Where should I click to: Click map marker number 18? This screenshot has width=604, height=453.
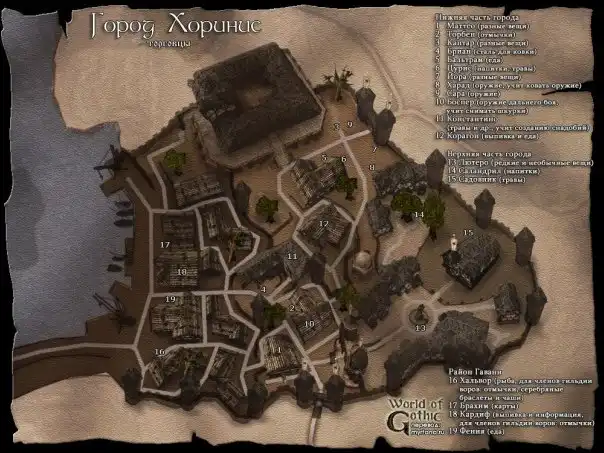[181, 270]
